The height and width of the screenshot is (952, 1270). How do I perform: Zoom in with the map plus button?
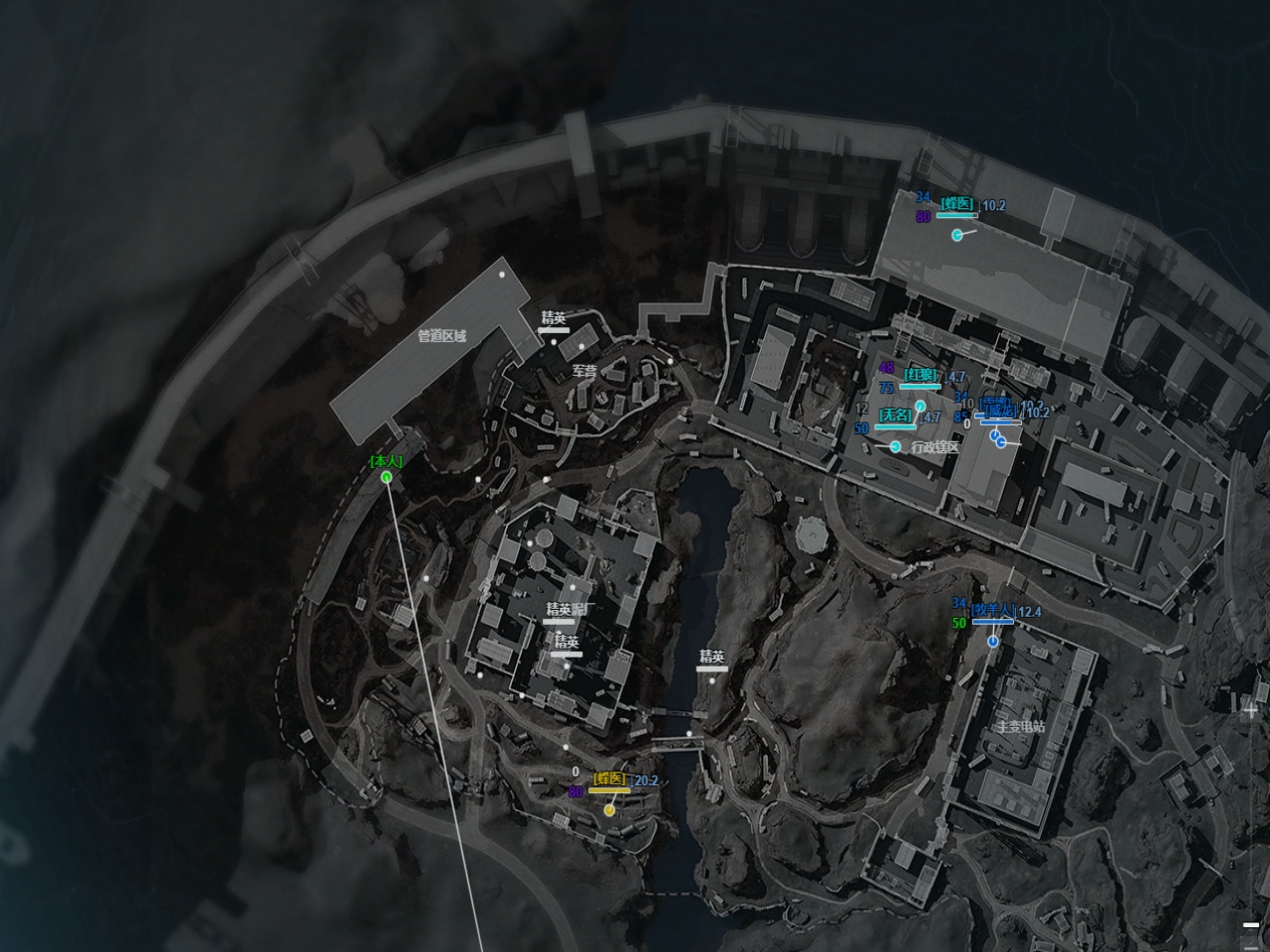(x=1250, y=710)
